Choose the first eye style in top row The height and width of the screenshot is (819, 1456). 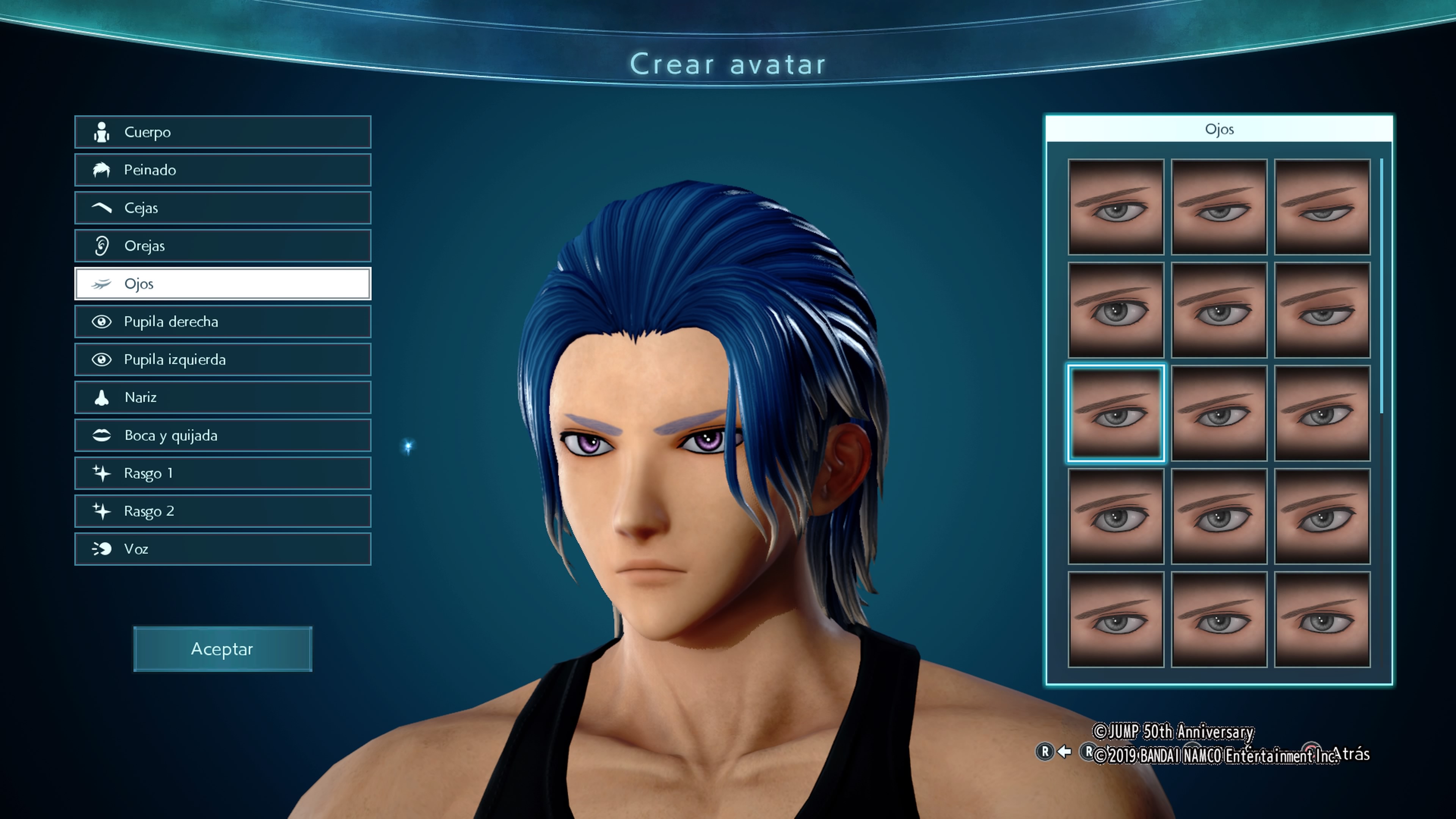pyautogui.click(x=1115, y=207)
